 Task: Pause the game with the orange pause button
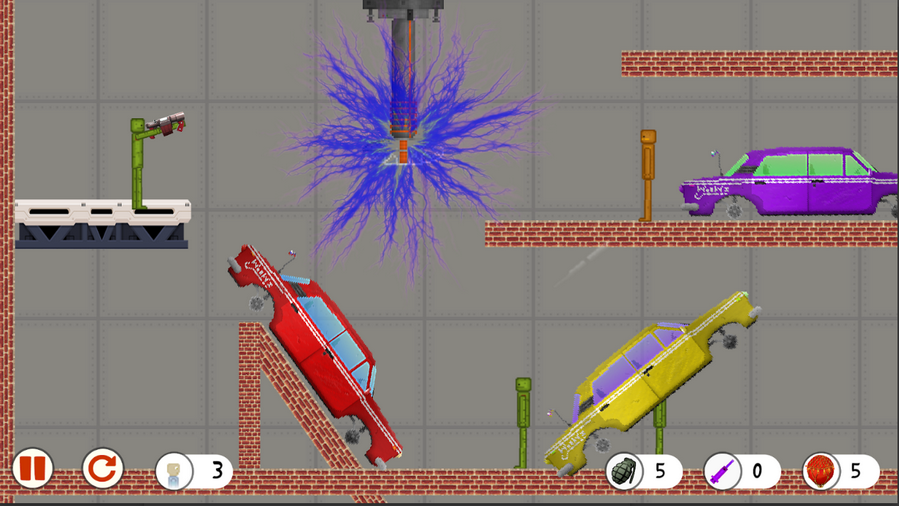(x=32, y=468)
